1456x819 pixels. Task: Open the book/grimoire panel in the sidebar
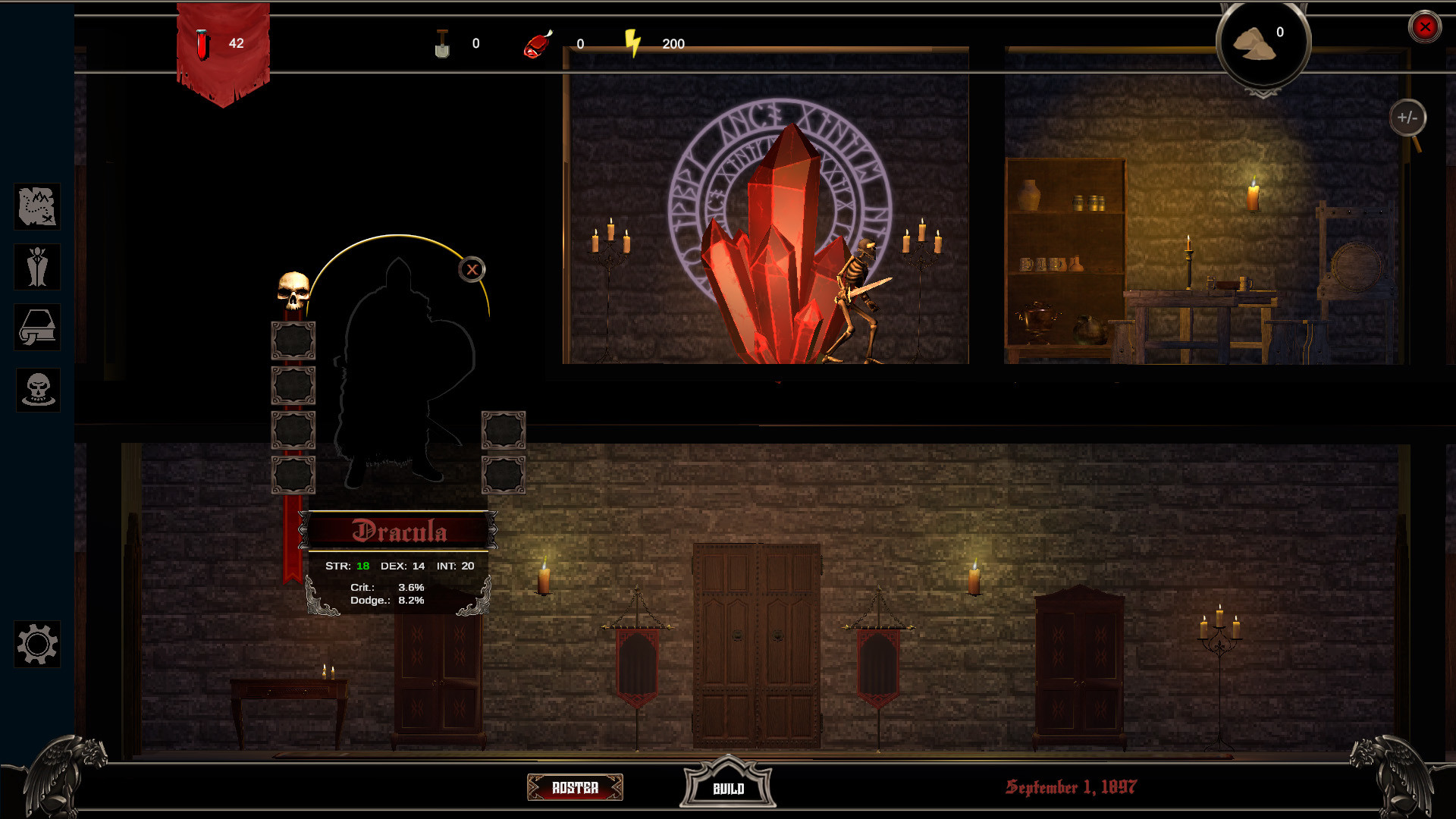coord(37,328)
